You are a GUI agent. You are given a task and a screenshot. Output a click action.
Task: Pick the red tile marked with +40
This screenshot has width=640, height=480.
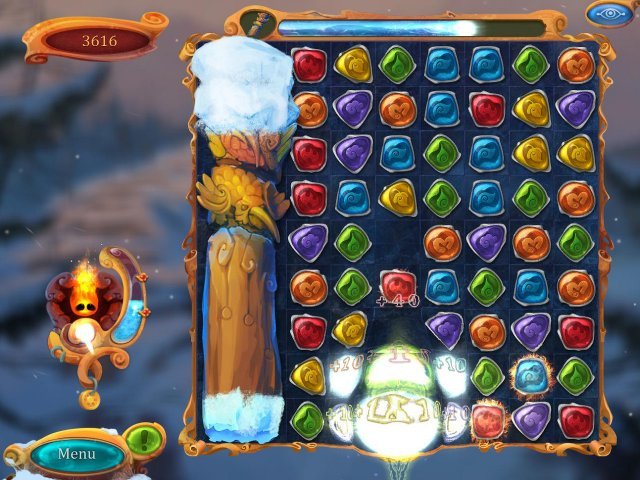point(397,286)
